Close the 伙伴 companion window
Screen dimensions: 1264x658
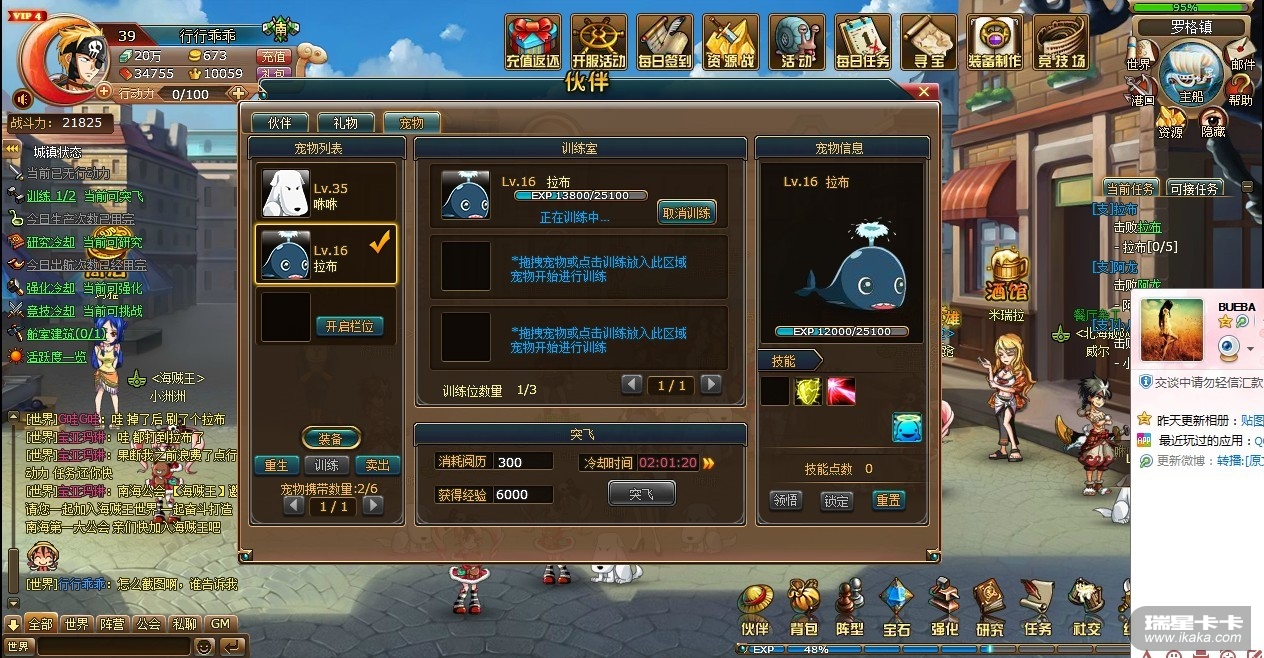[923, 92]
